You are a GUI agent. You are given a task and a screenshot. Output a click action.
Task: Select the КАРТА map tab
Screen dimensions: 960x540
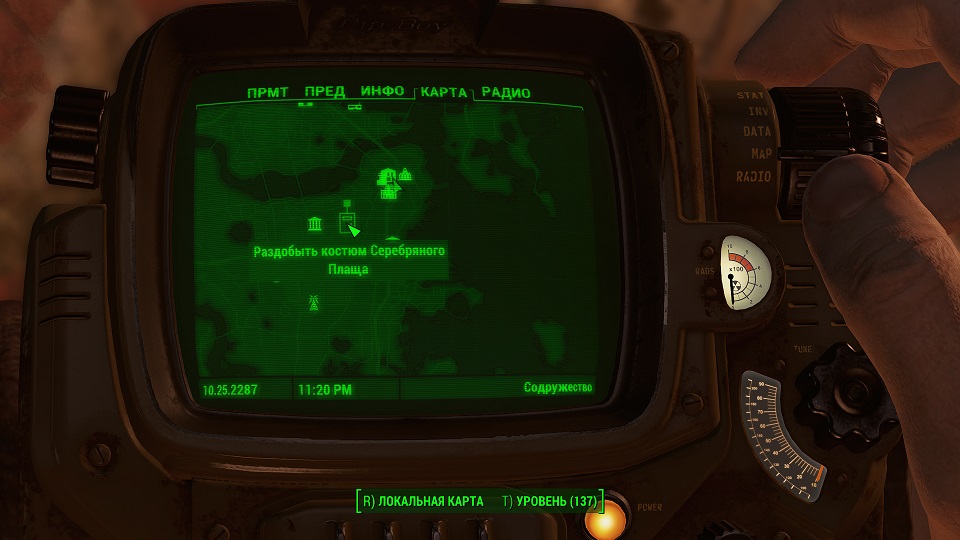tap(443, 92)
